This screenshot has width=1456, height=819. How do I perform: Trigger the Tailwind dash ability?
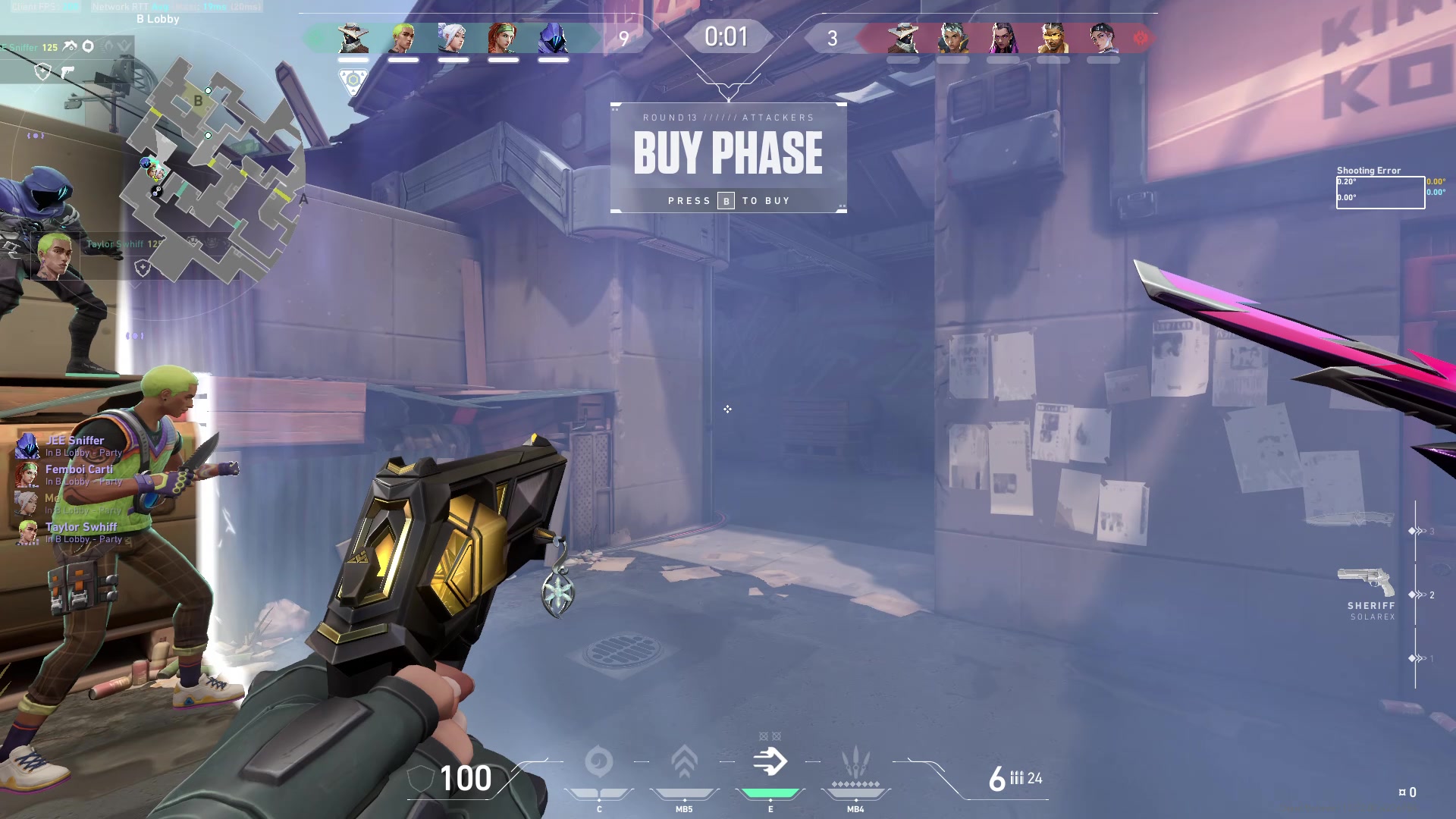[770, 762]
